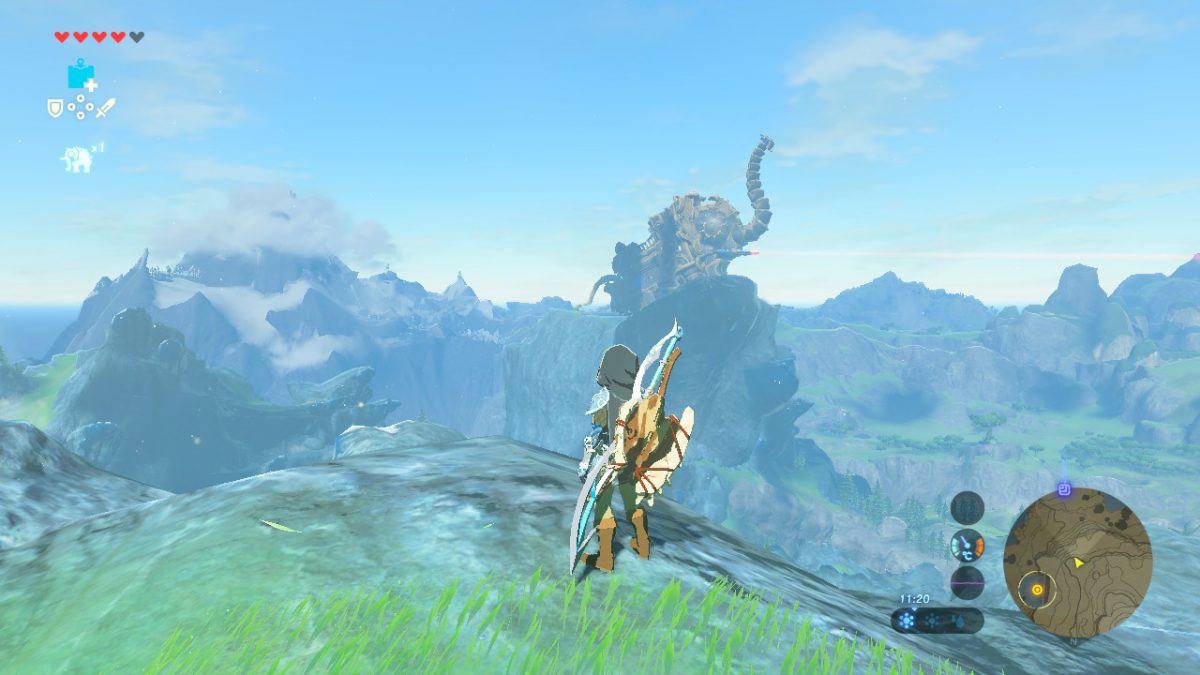Click the yellow player arrow on minimap
1200x675 pixels.
[1079, 563]
